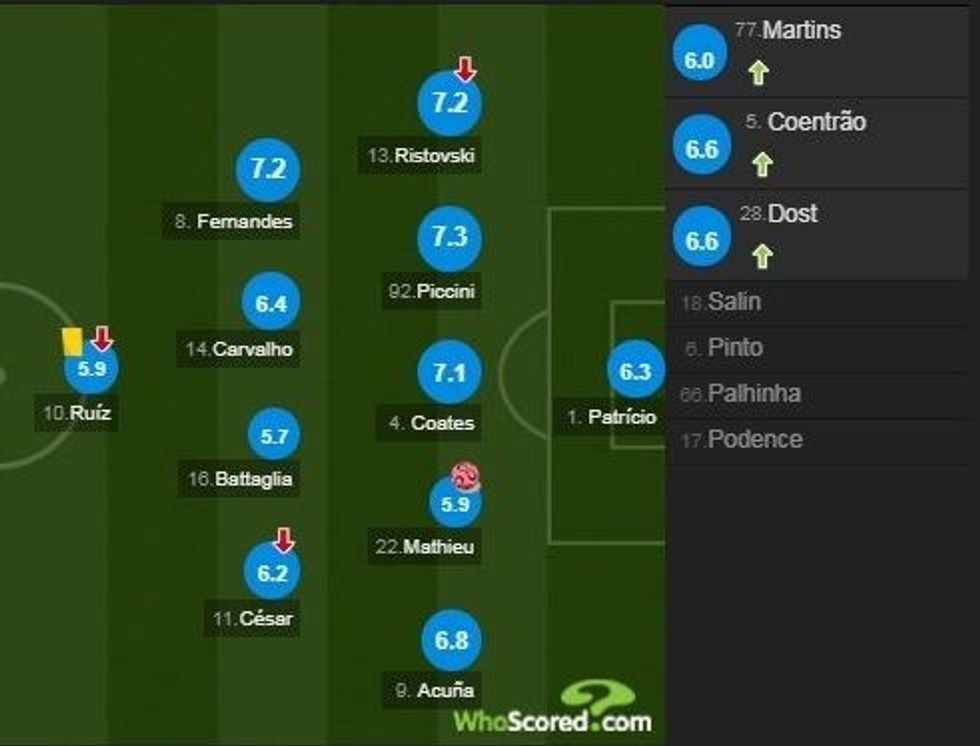980x746 pixels.
Task: Select goalkeeper Patrício's rating bubble
Action: tap(635, 373)
